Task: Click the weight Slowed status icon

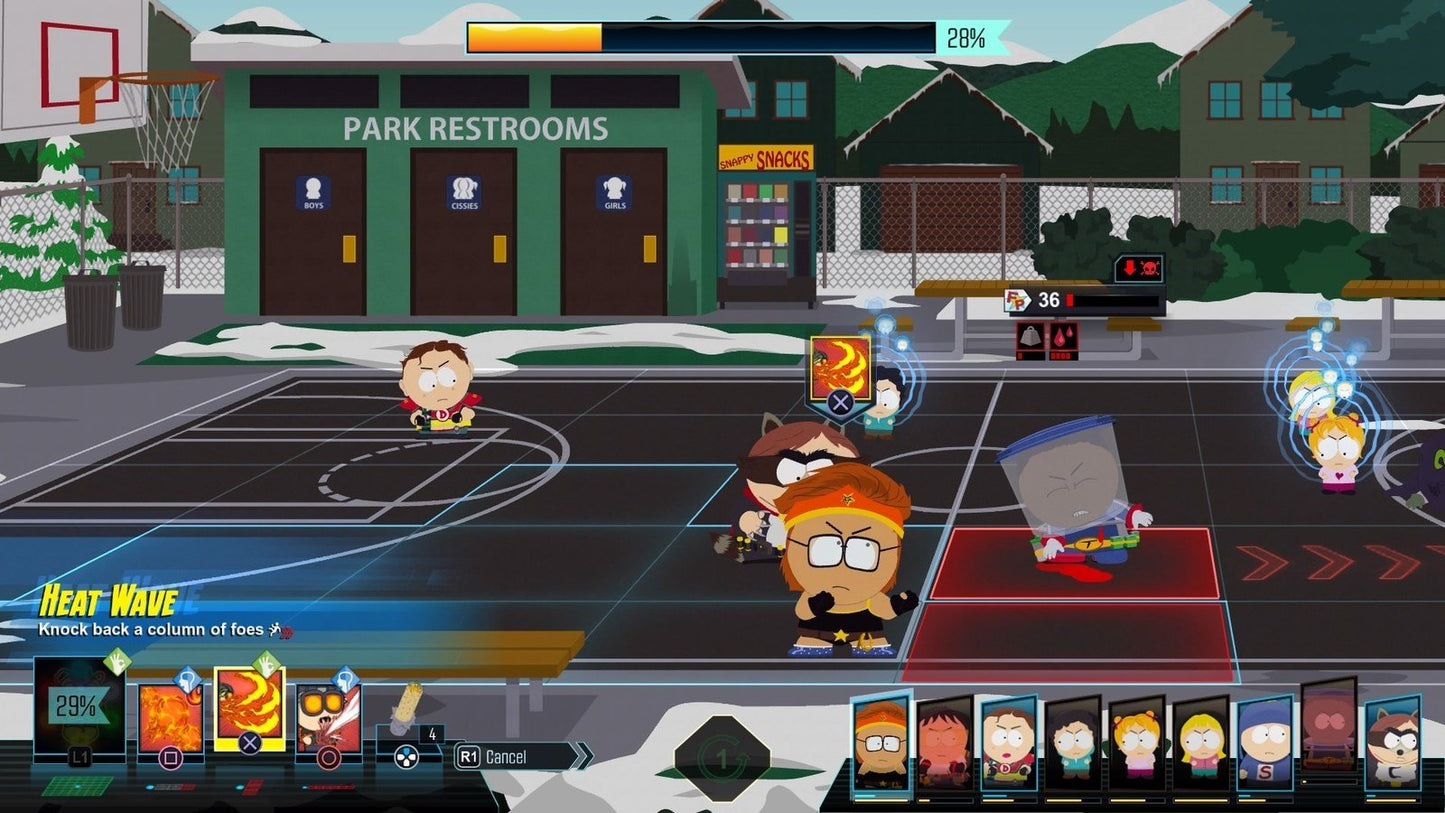Action: pos(1030,336)
